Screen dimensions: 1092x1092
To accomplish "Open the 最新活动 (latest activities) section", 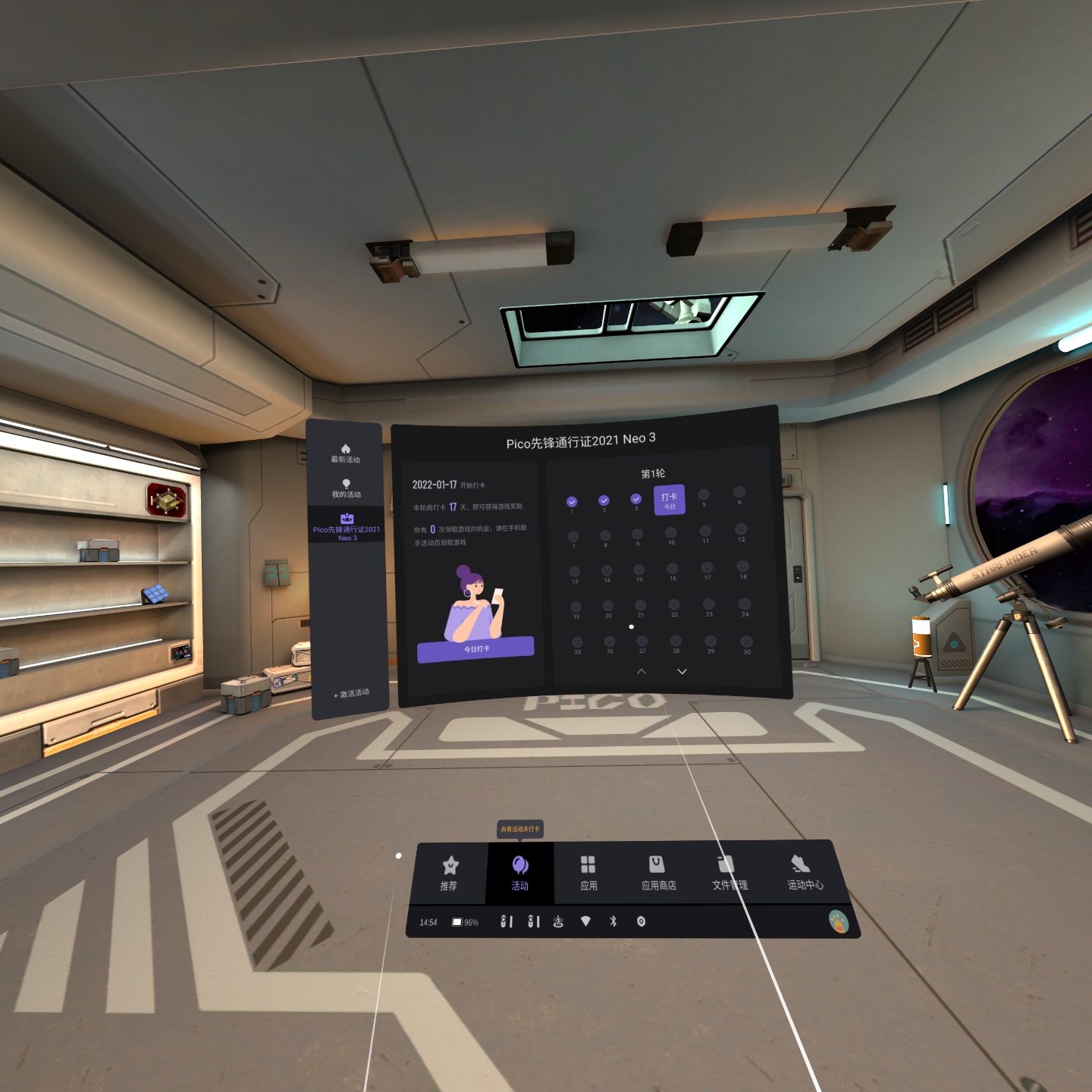I will [346, 453].
